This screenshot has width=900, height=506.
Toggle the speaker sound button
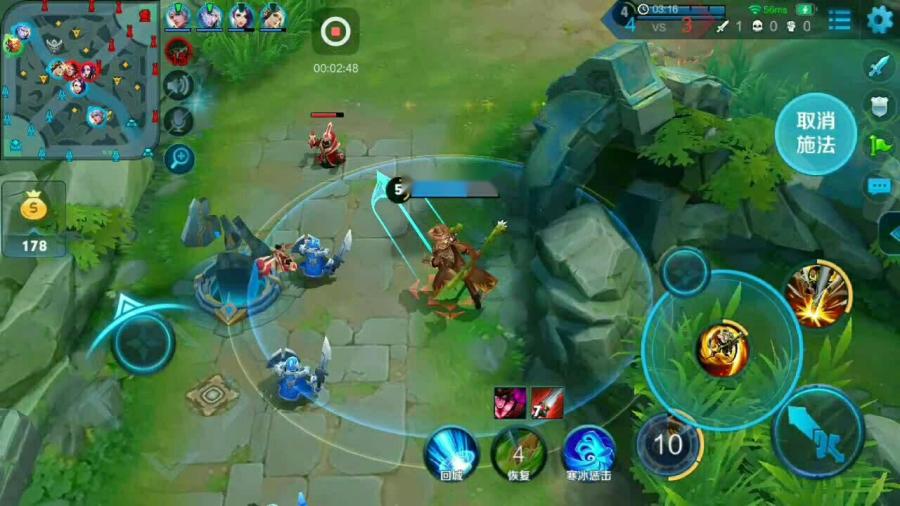tap(178, 85)
